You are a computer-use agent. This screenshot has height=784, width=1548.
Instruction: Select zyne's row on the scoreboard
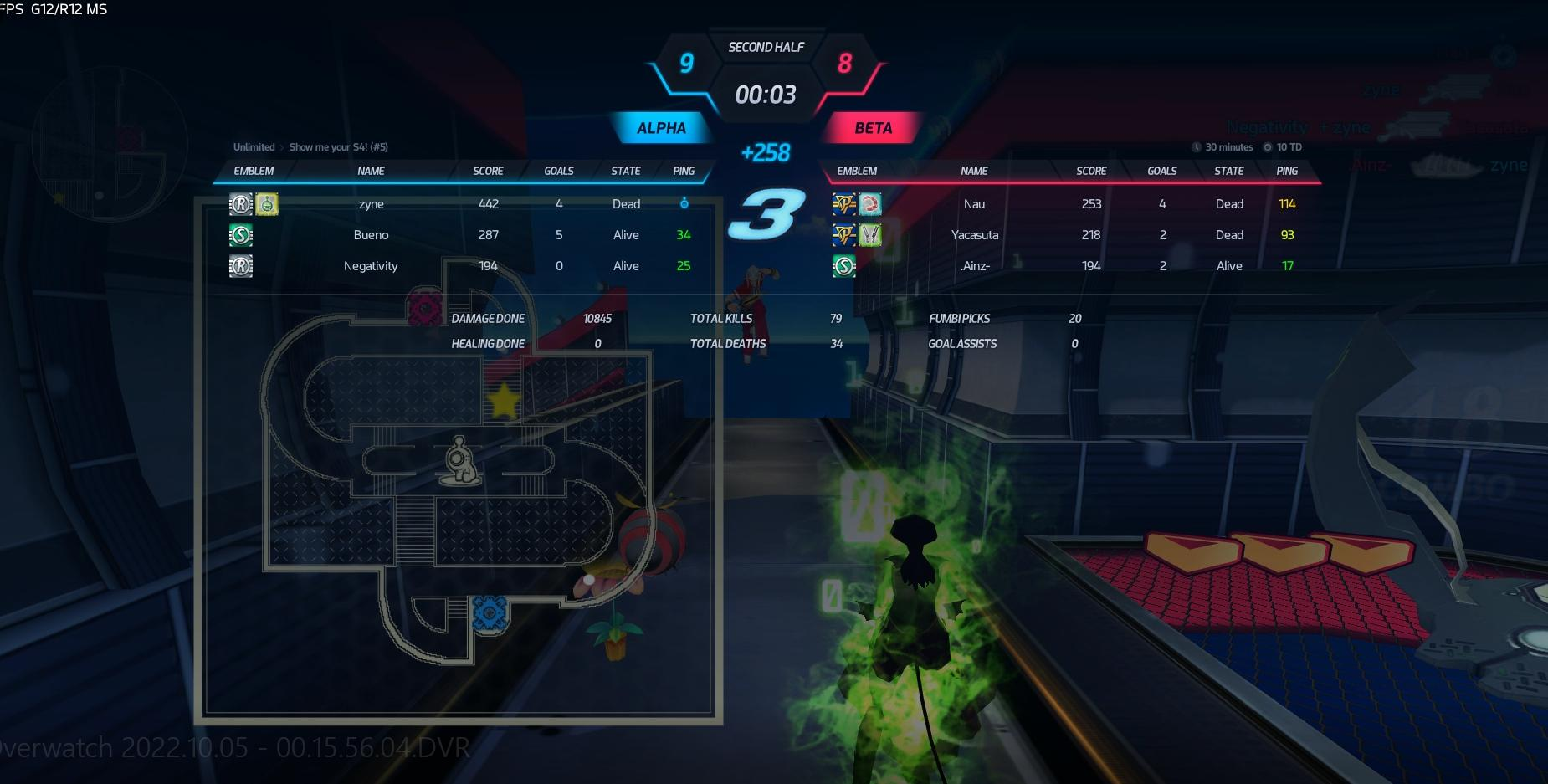point(372,204)
